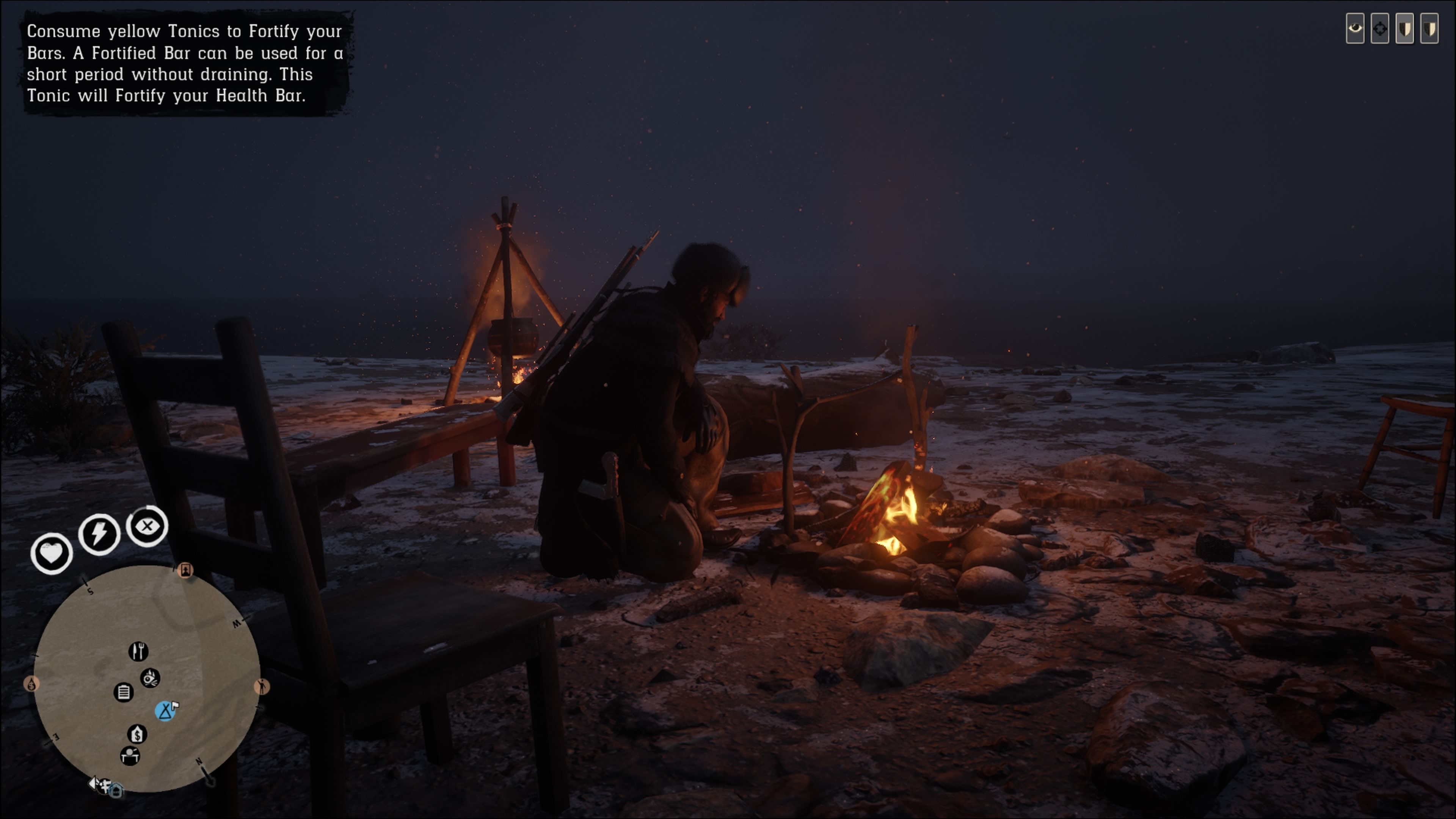
Task: Select the eye ability card
Action: coord(1355,28)
